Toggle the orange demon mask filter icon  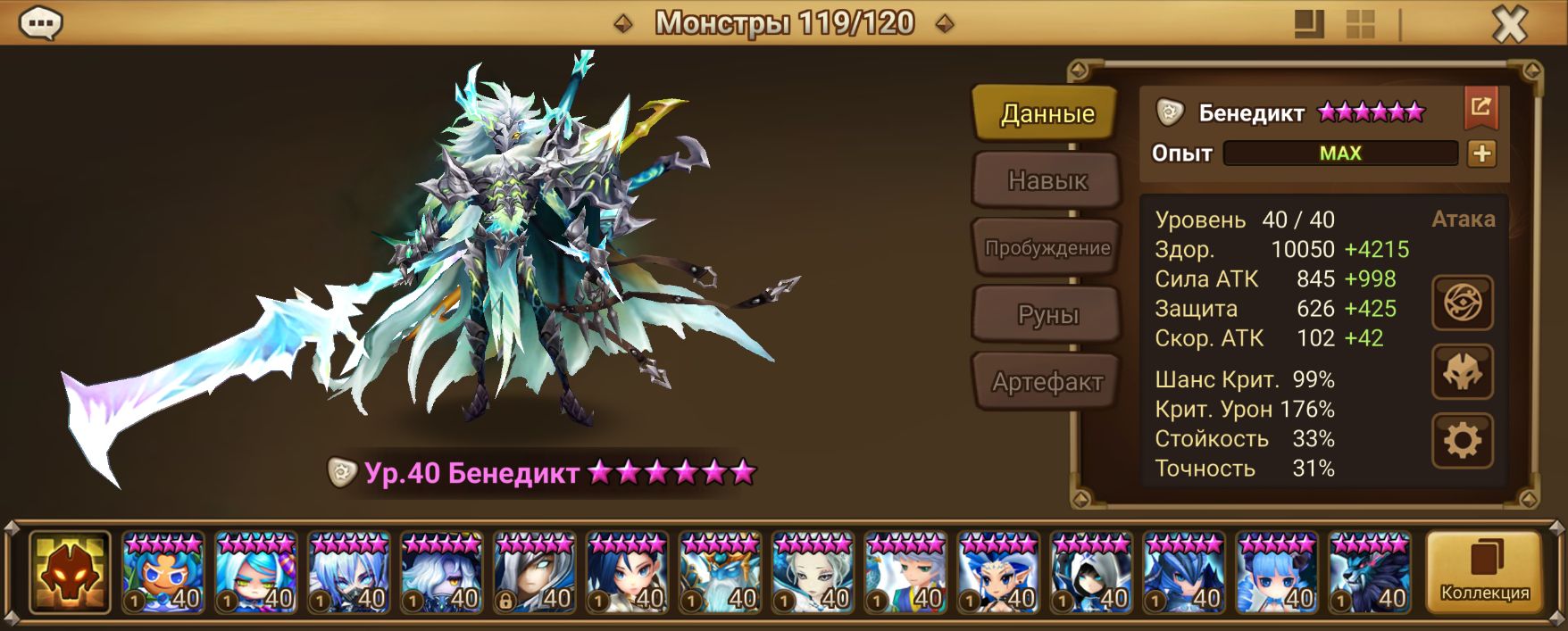[x=70, y=572]
